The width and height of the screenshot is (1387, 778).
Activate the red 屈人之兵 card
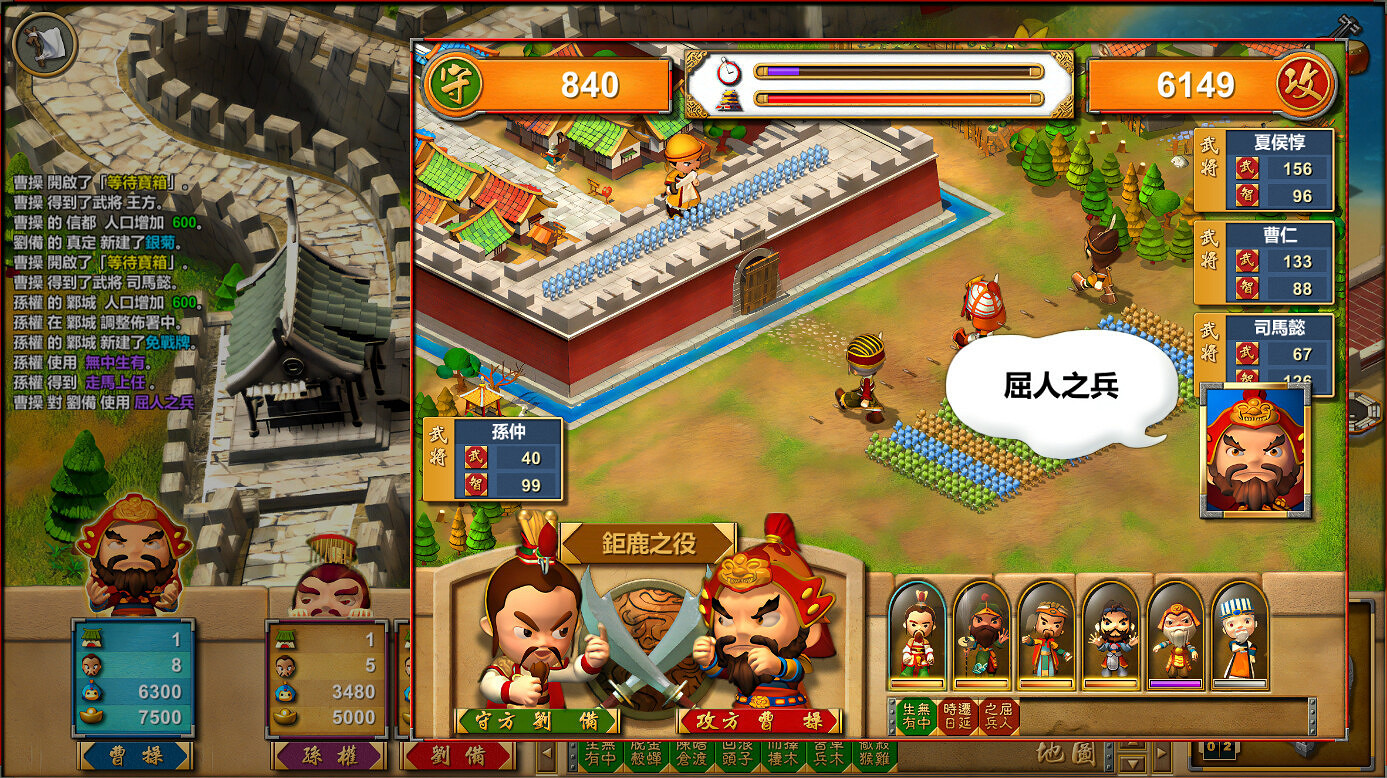point(999,715)
